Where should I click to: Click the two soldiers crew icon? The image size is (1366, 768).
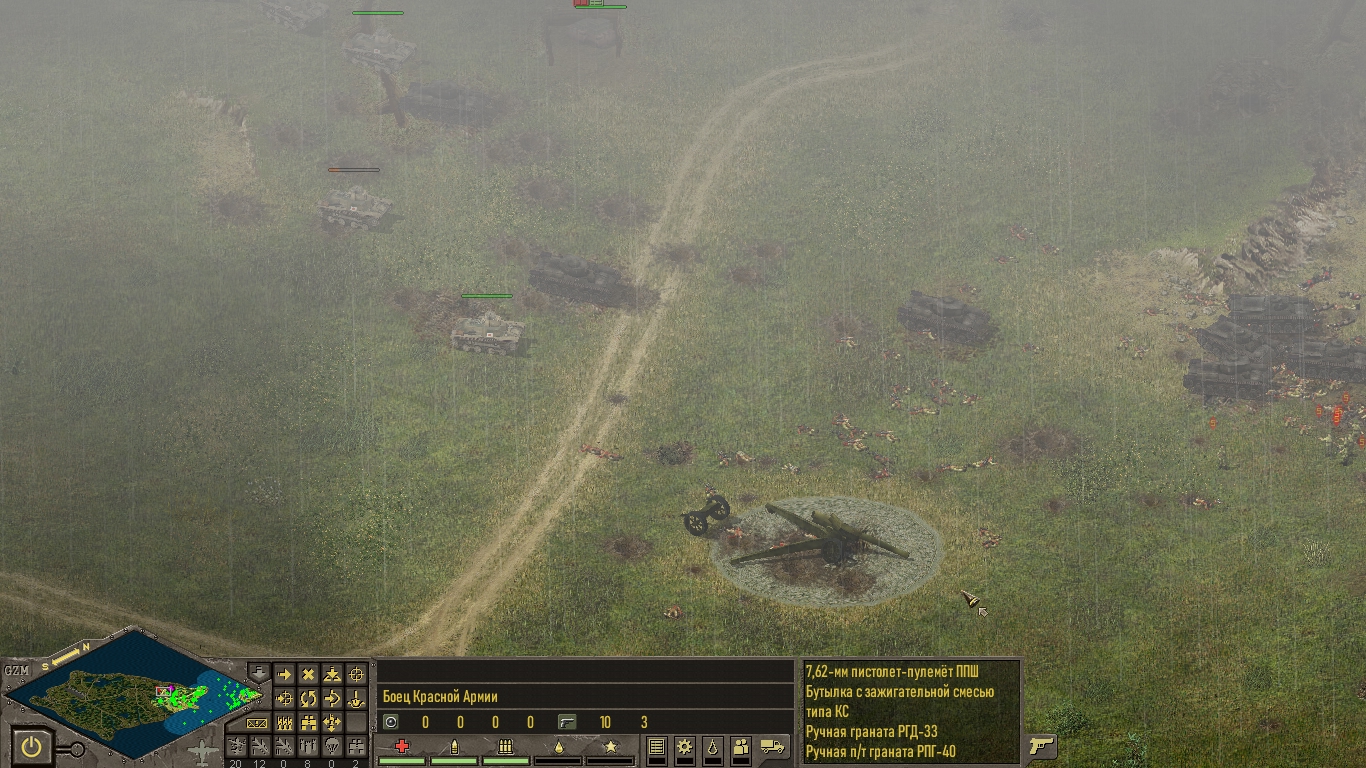740,746
